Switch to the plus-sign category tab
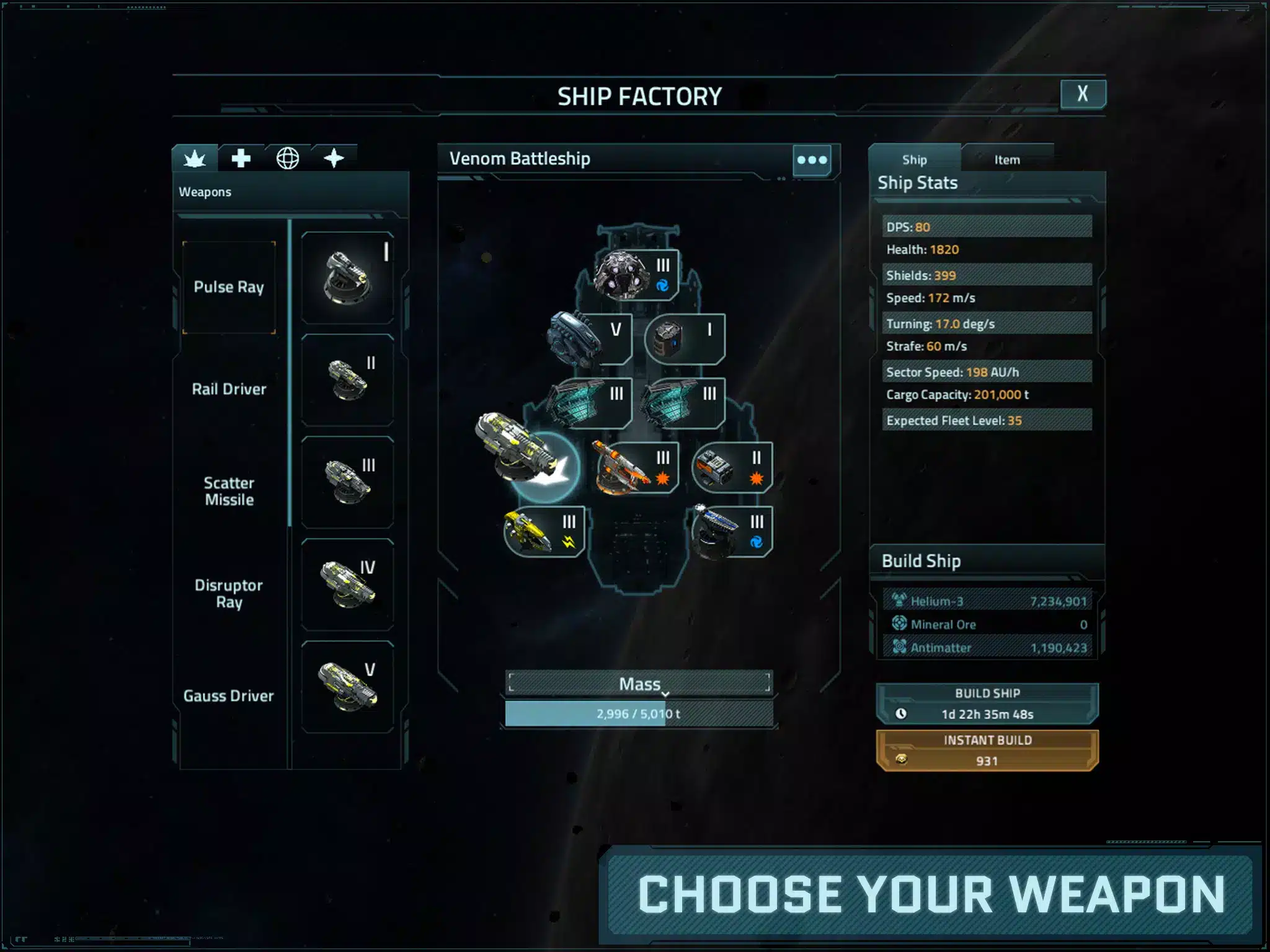This screenshot has width=1270, height=952. point(241,159)
